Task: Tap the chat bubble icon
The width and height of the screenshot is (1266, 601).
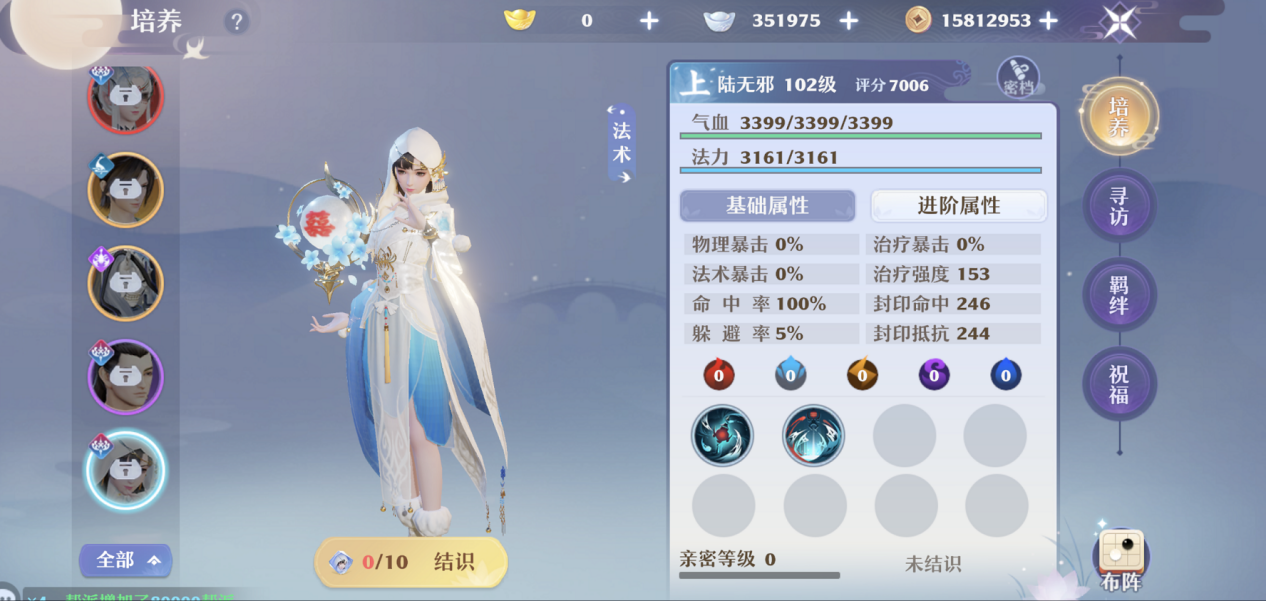Action: [x=8, y=592]
